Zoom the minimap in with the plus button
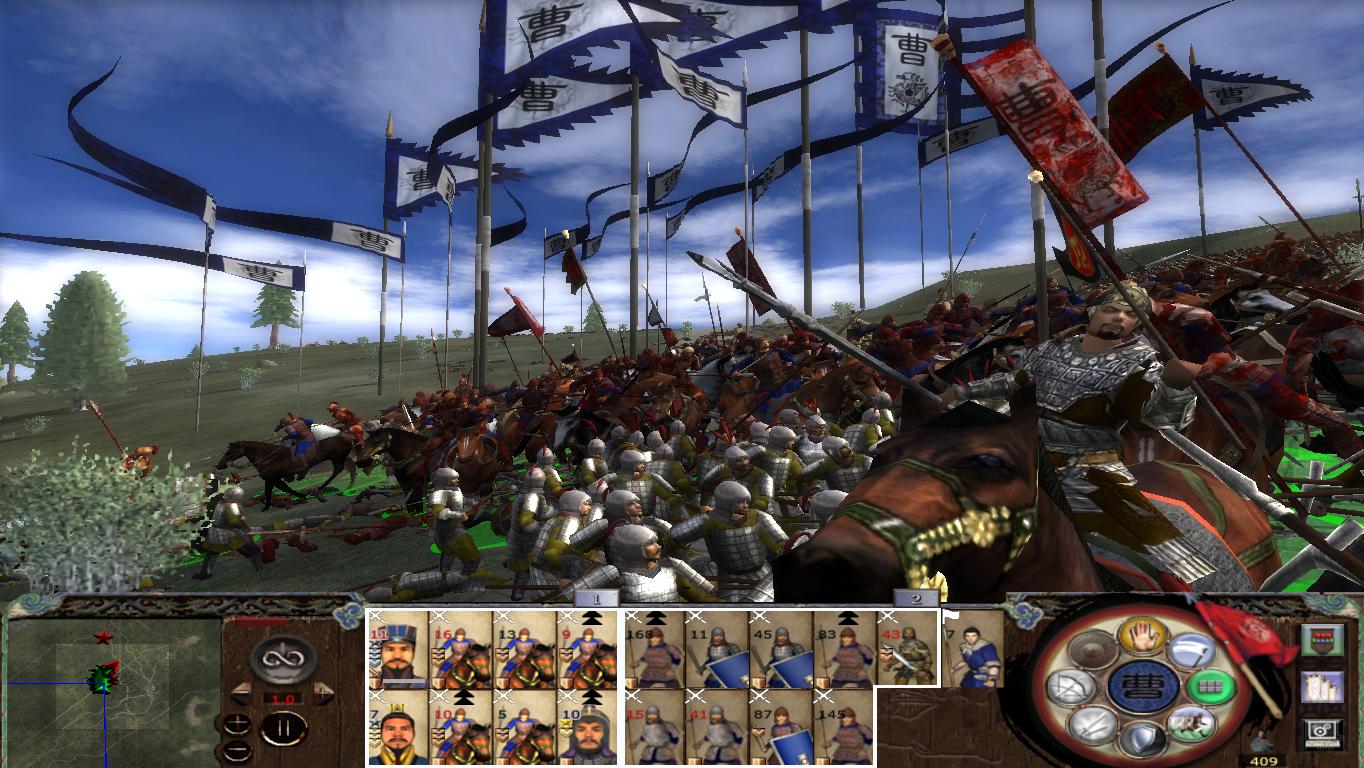Screen dimensions: 1364x768 237,722
